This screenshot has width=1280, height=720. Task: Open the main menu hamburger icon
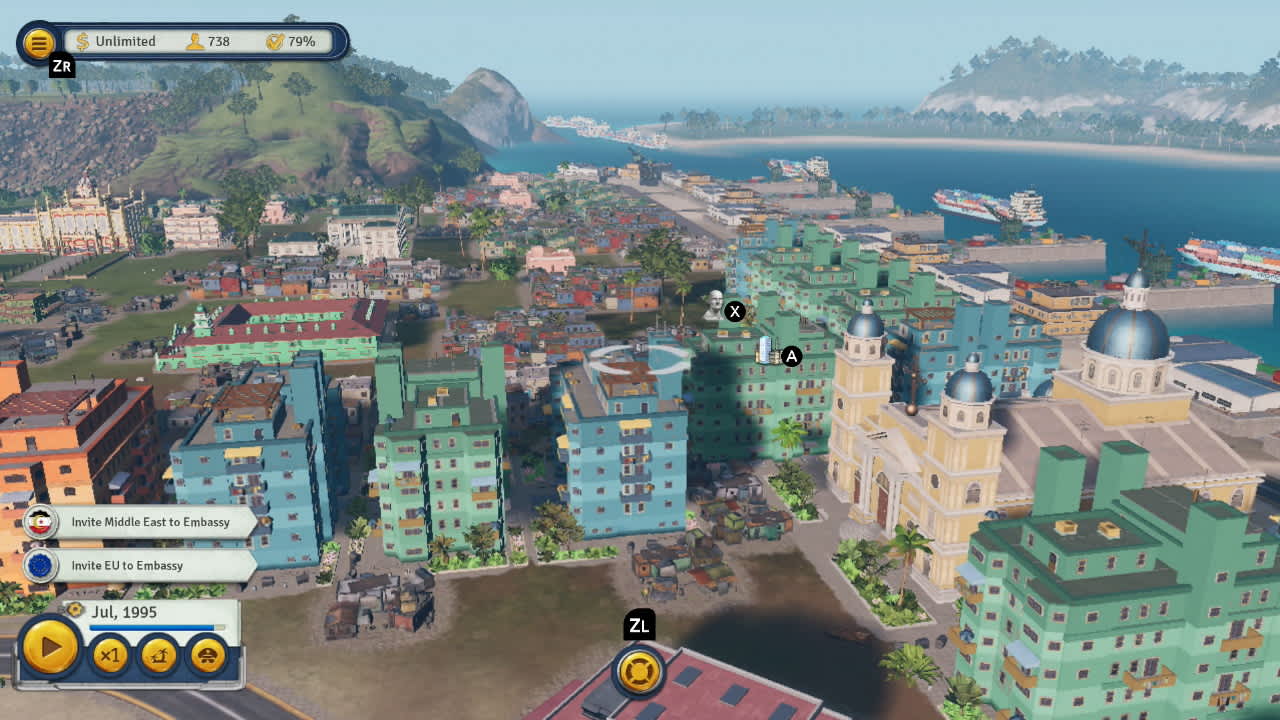point(40,42)
